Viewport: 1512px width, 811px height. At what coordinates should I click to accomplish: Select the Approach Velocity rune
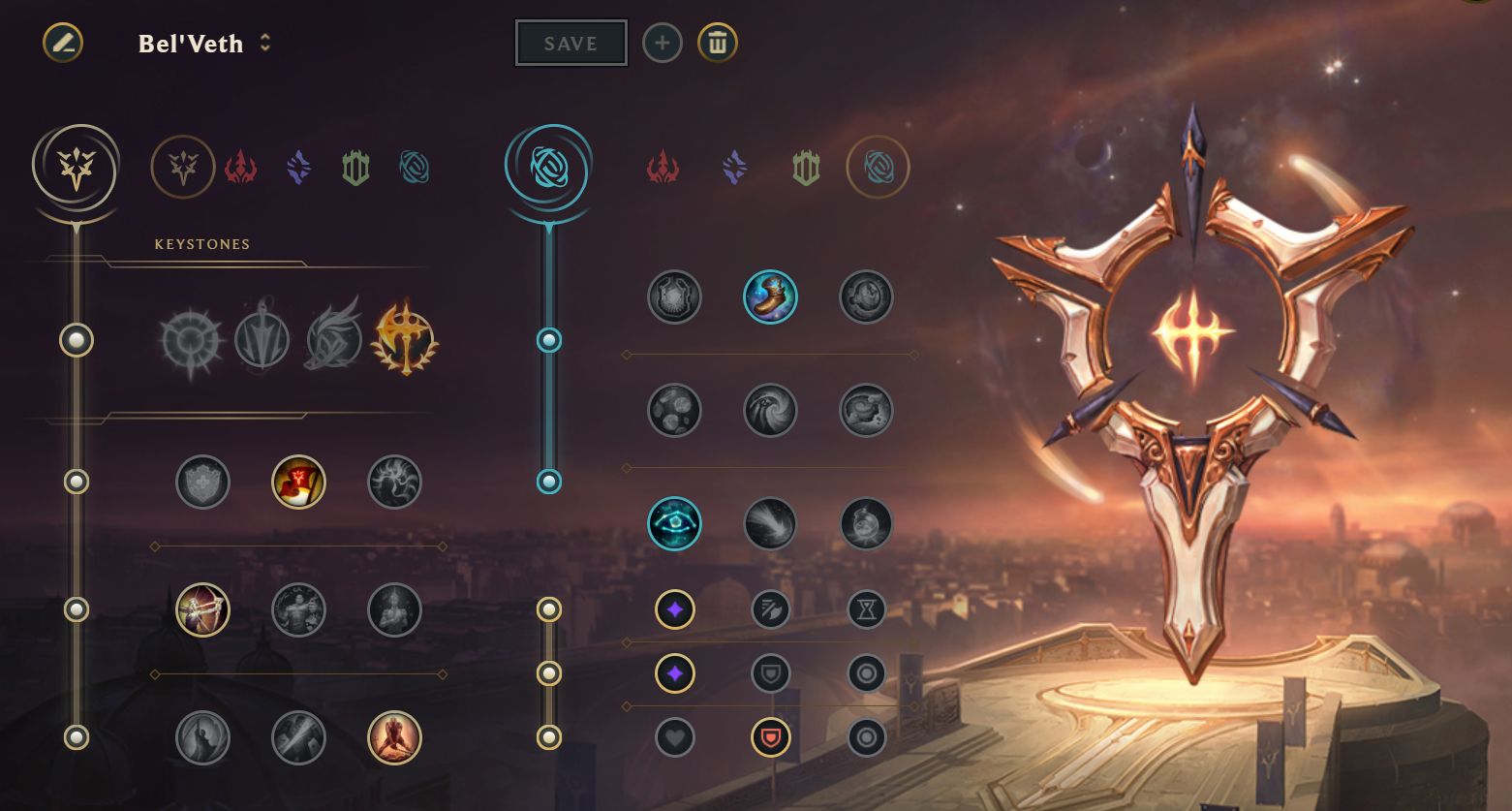coord(770,524)
